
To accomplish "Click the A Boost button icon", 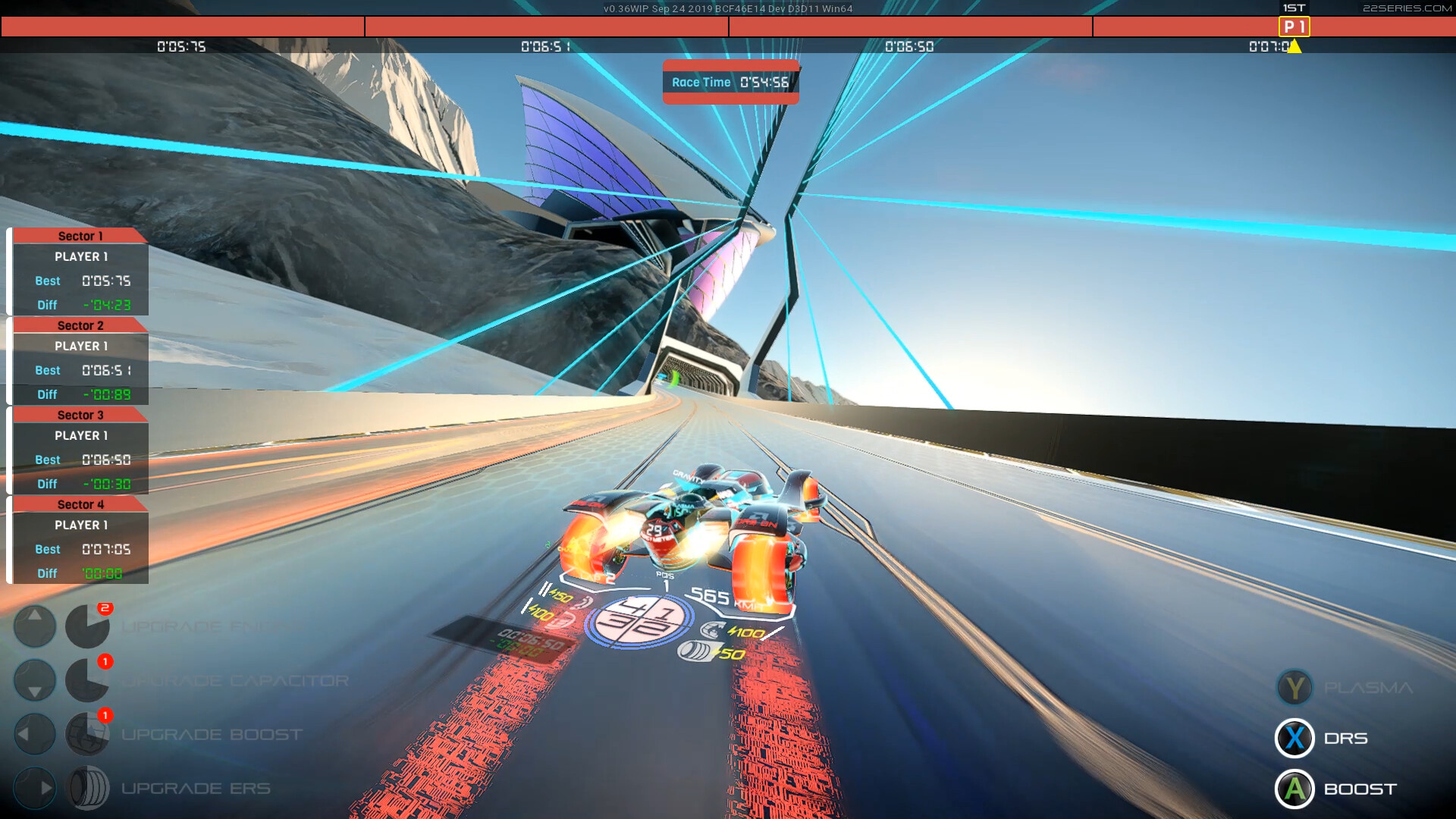I will (1295, 789).
